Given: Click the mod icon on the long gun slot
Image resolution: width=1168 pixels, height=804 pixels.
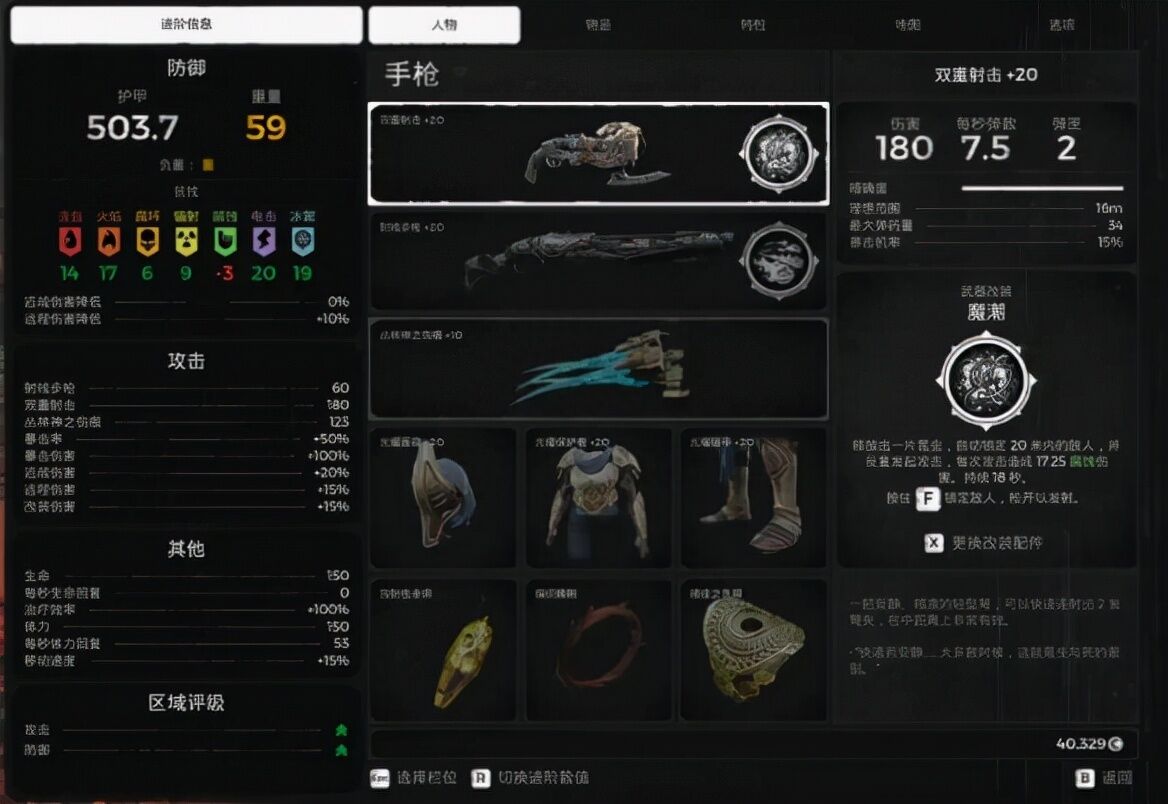Looking at the screenshot, I should (778, 261).
